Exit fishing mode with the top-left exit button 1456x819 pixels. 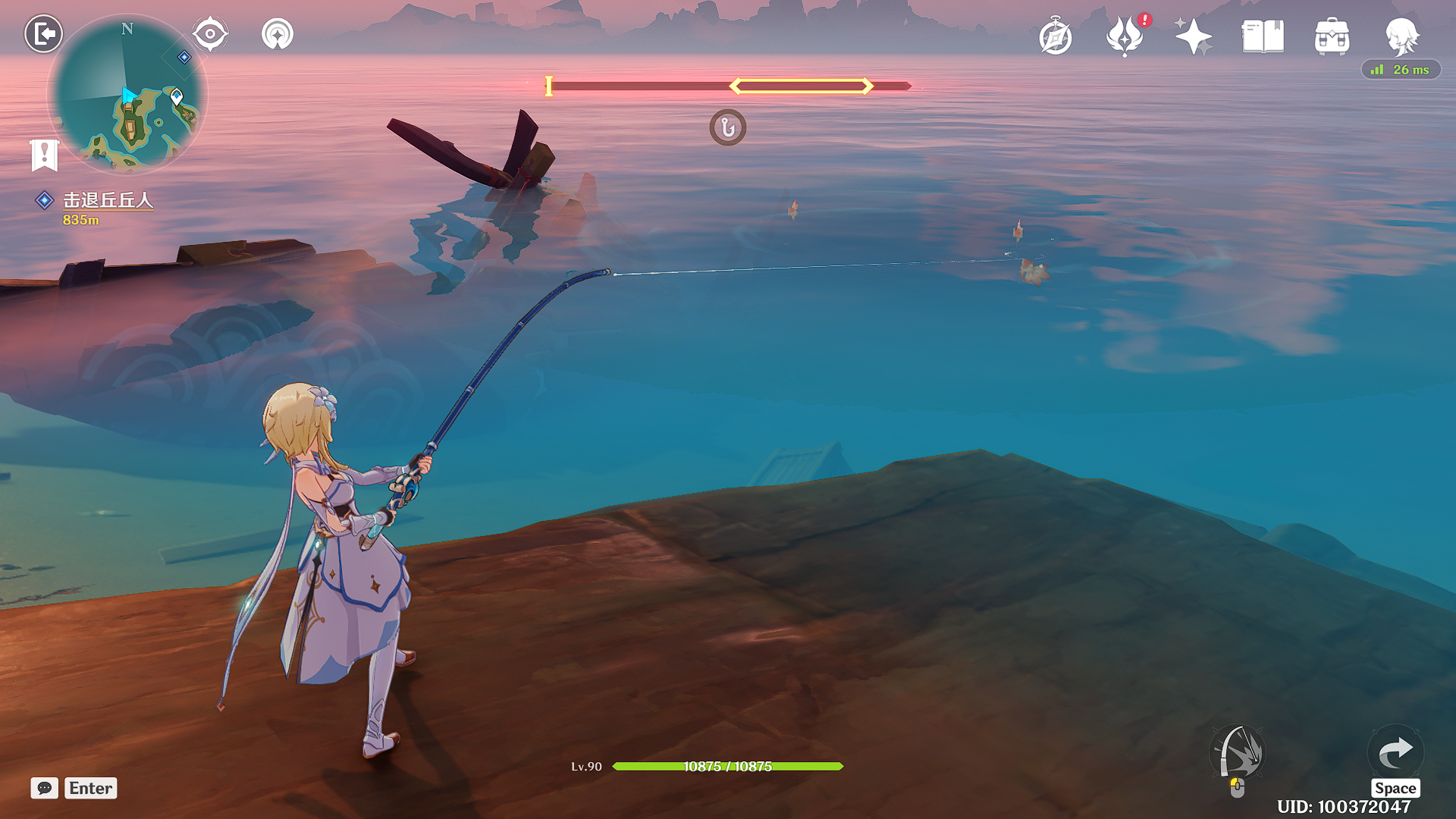coord(43,34)
